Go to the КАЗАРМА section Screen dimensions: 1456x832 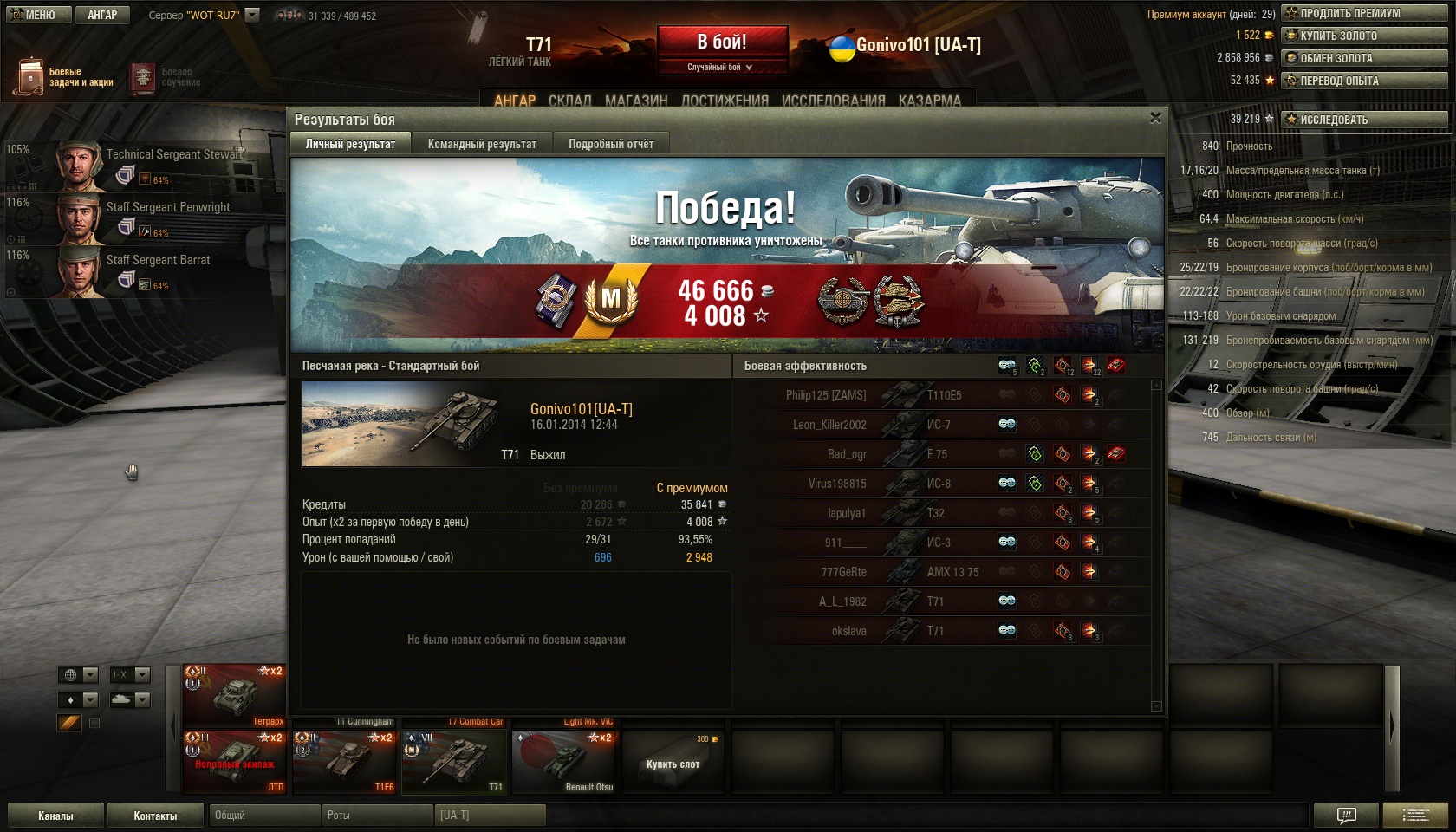point(929,101)
